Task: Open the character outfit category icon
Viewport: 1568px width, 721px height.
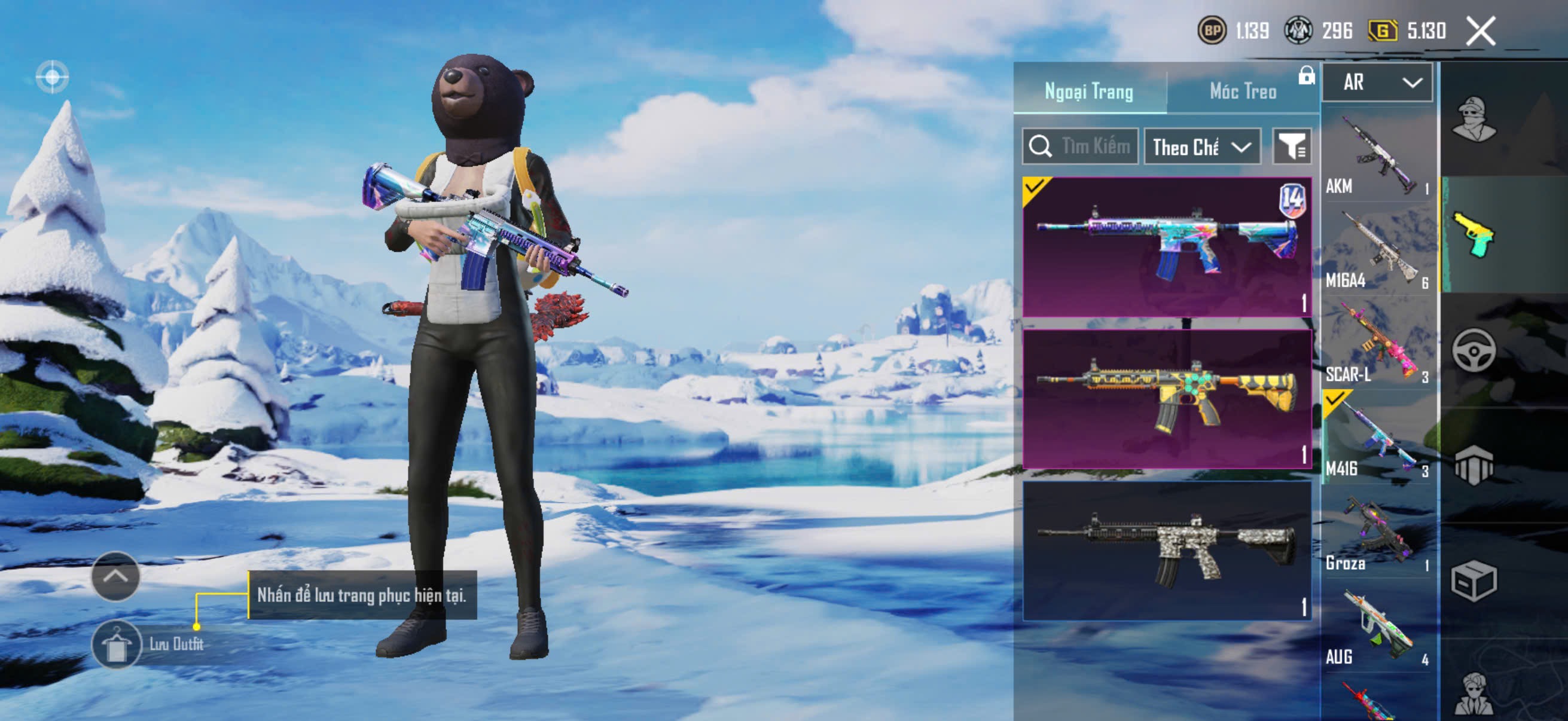Action: tap(1473, 118)
